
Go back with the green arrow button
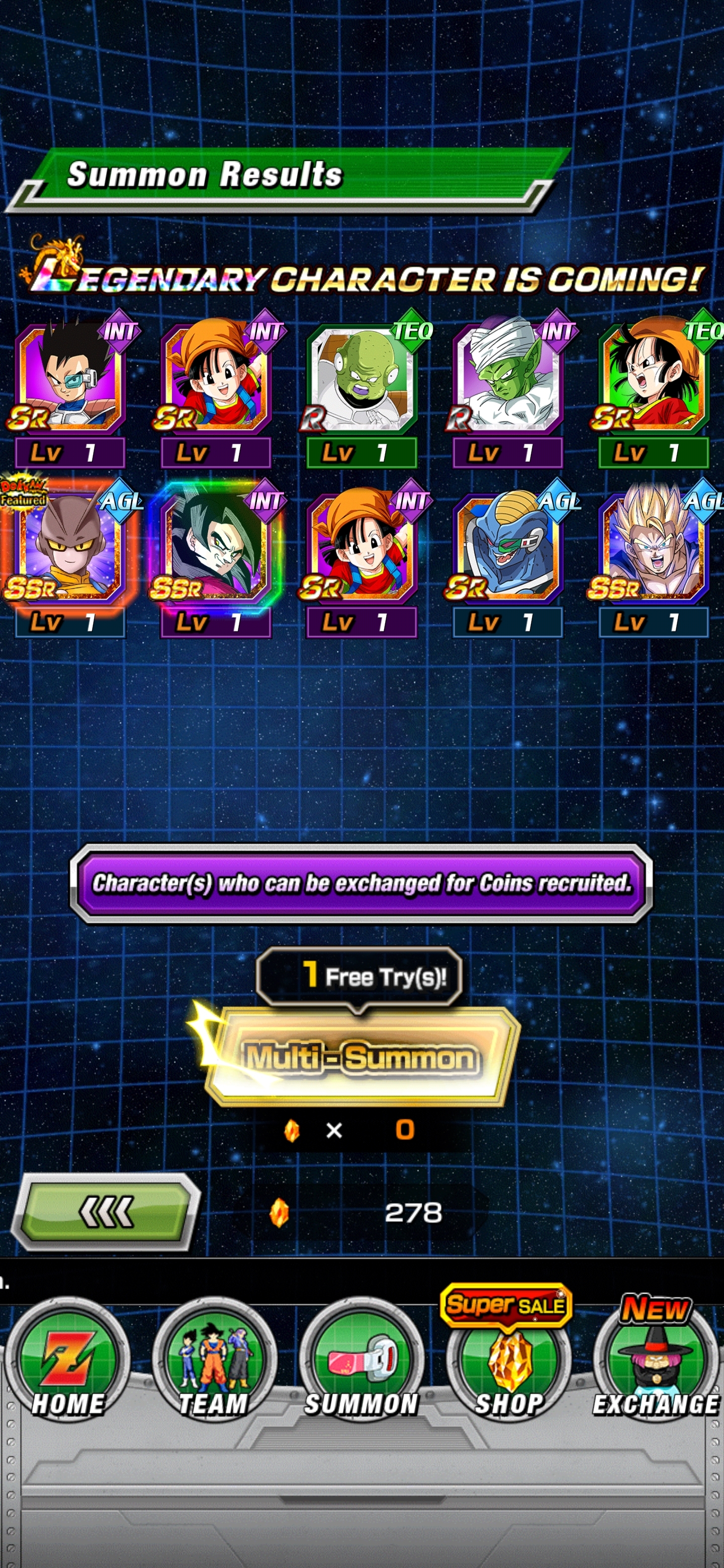point(106,1212)
